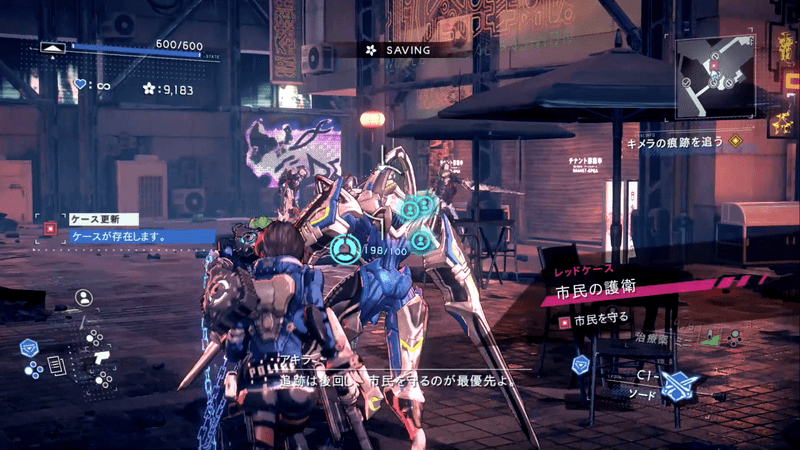Image resolution: width=800 pixels, height=450 pixels.
Task: Click the 市民を守る objective entry
Action: click(601, 318)
